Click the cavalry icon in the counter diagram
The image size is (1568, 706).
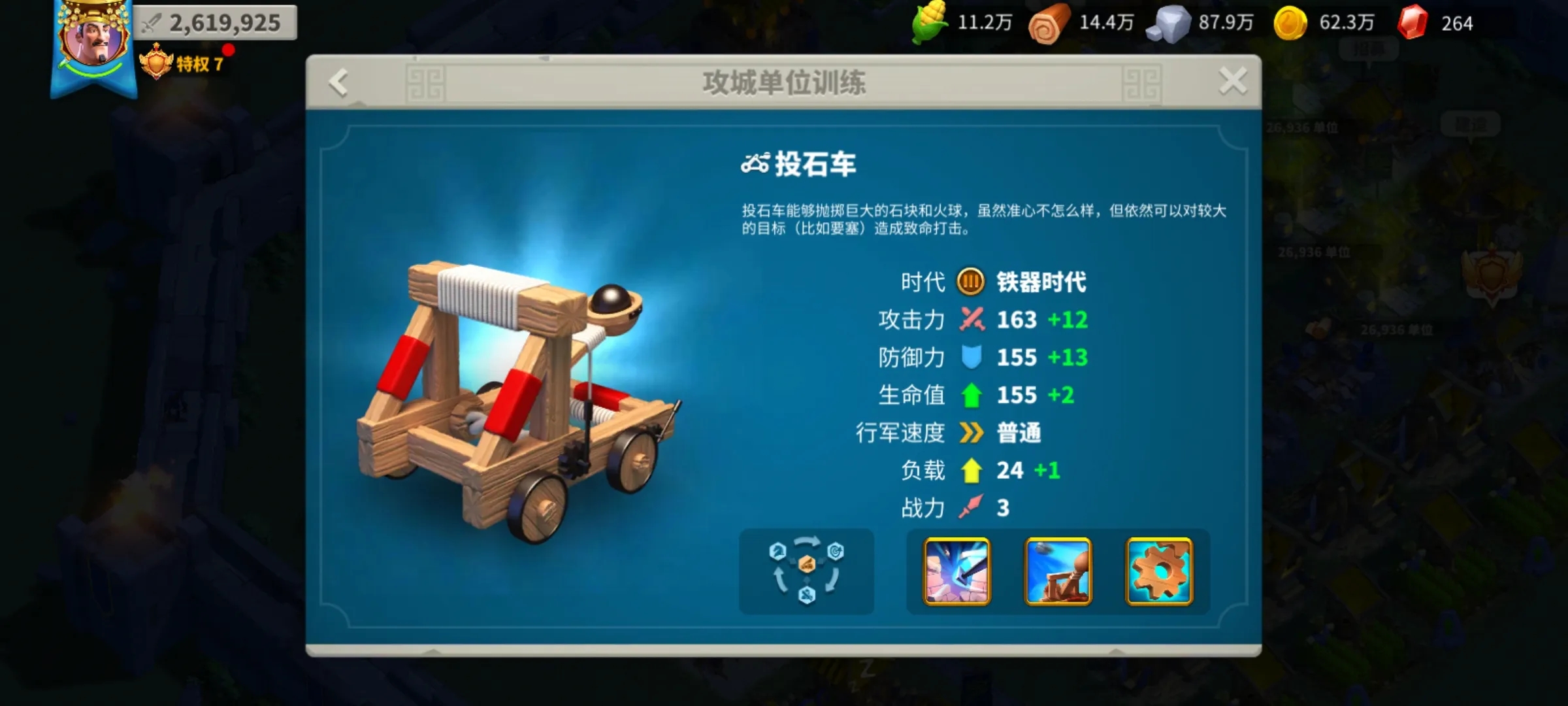[x=778, y=551]
